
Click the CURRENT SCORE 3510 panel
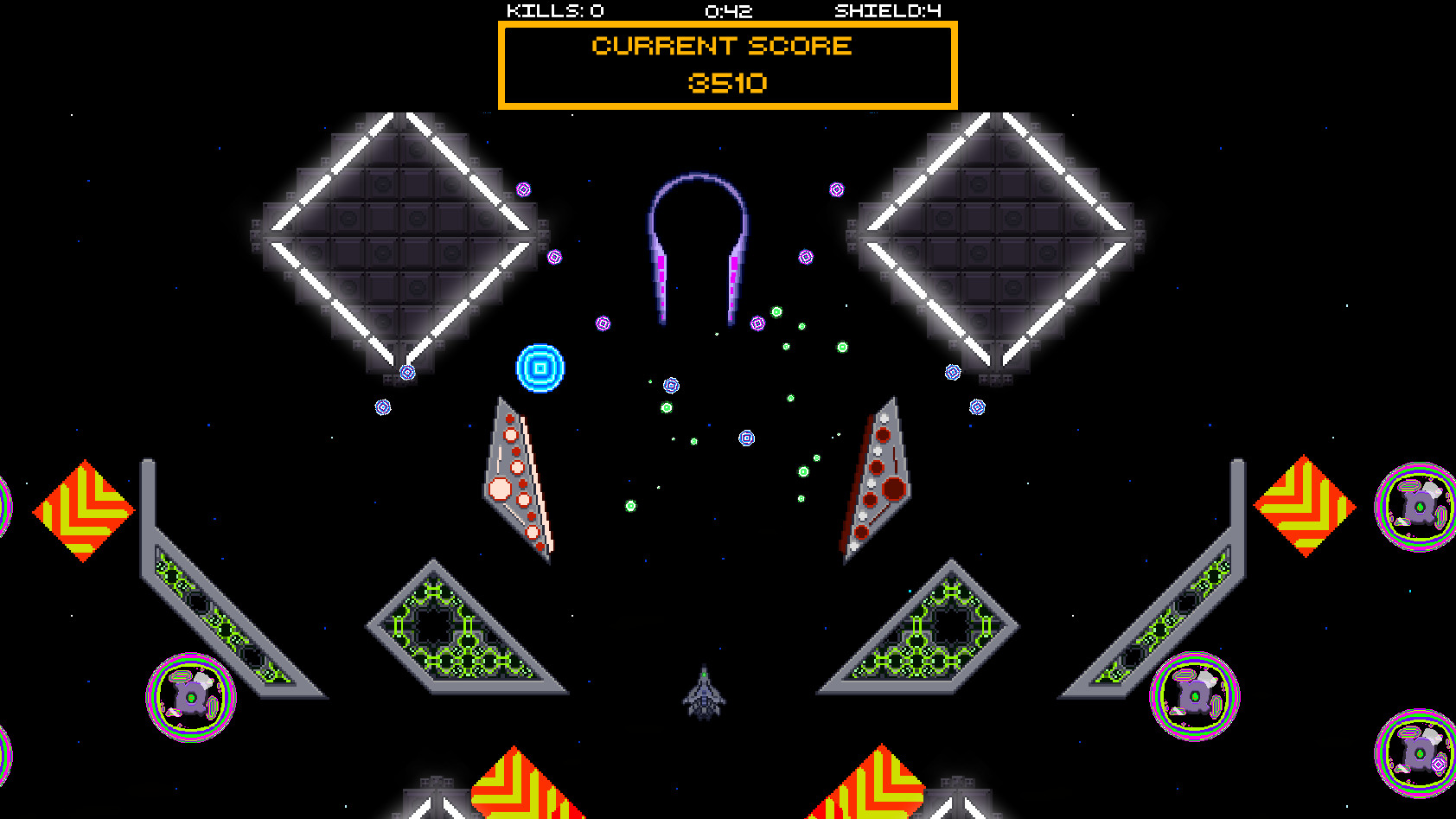726,63
